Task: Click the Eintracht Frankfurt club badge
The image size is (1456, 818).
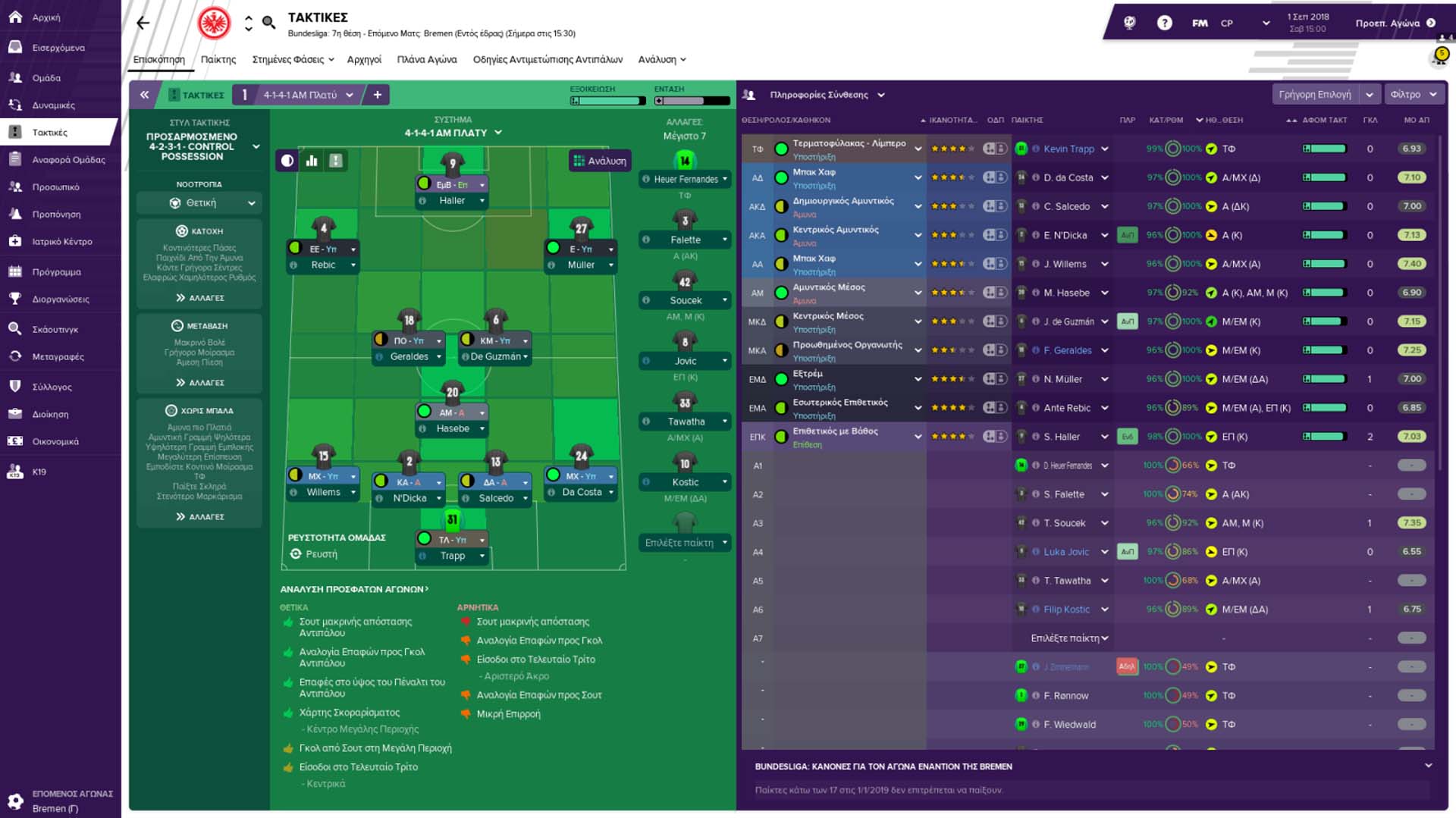Action: (216, 23)
